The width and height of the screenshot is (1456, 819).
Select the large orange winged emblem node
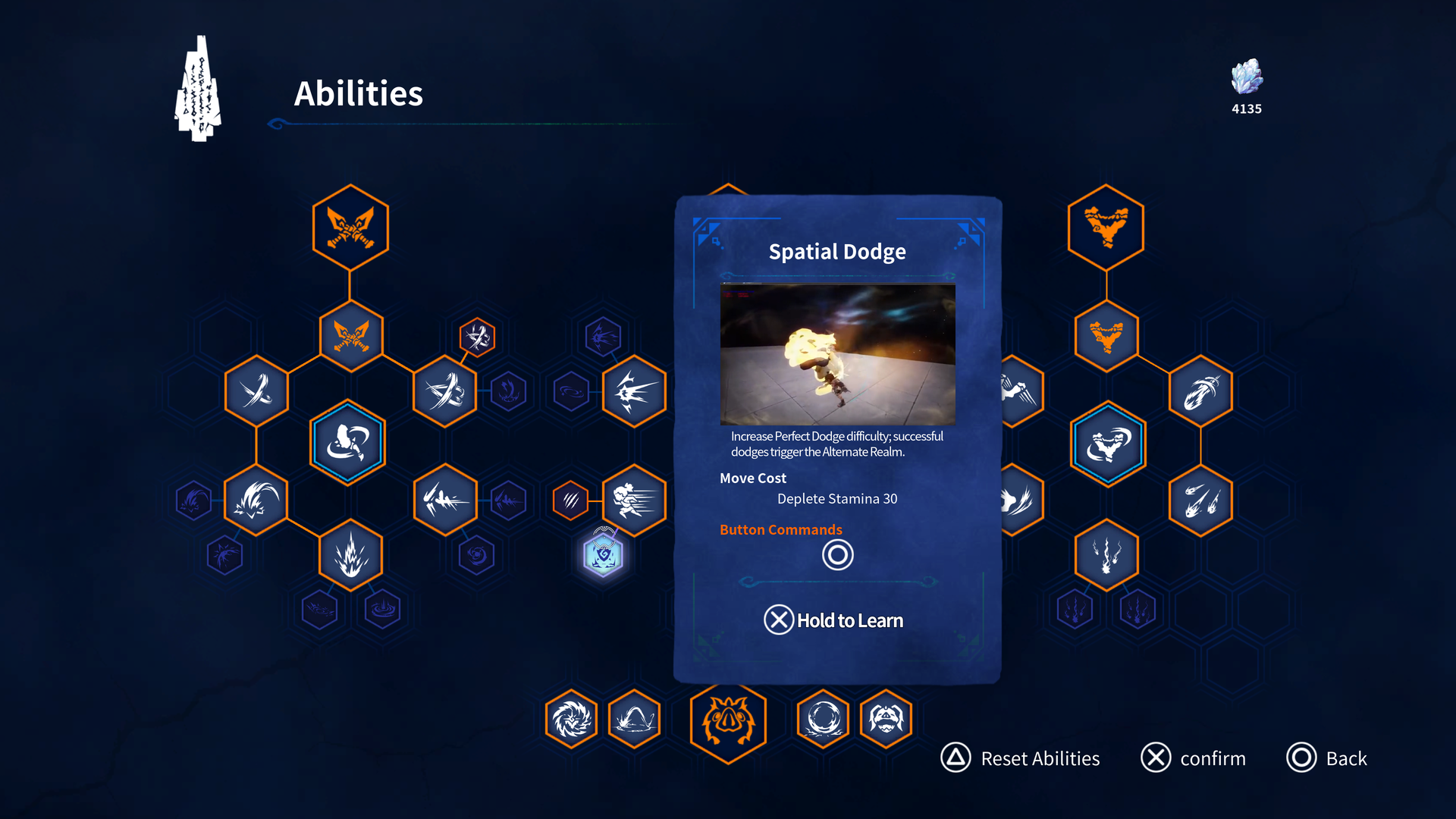(1106, 227)
